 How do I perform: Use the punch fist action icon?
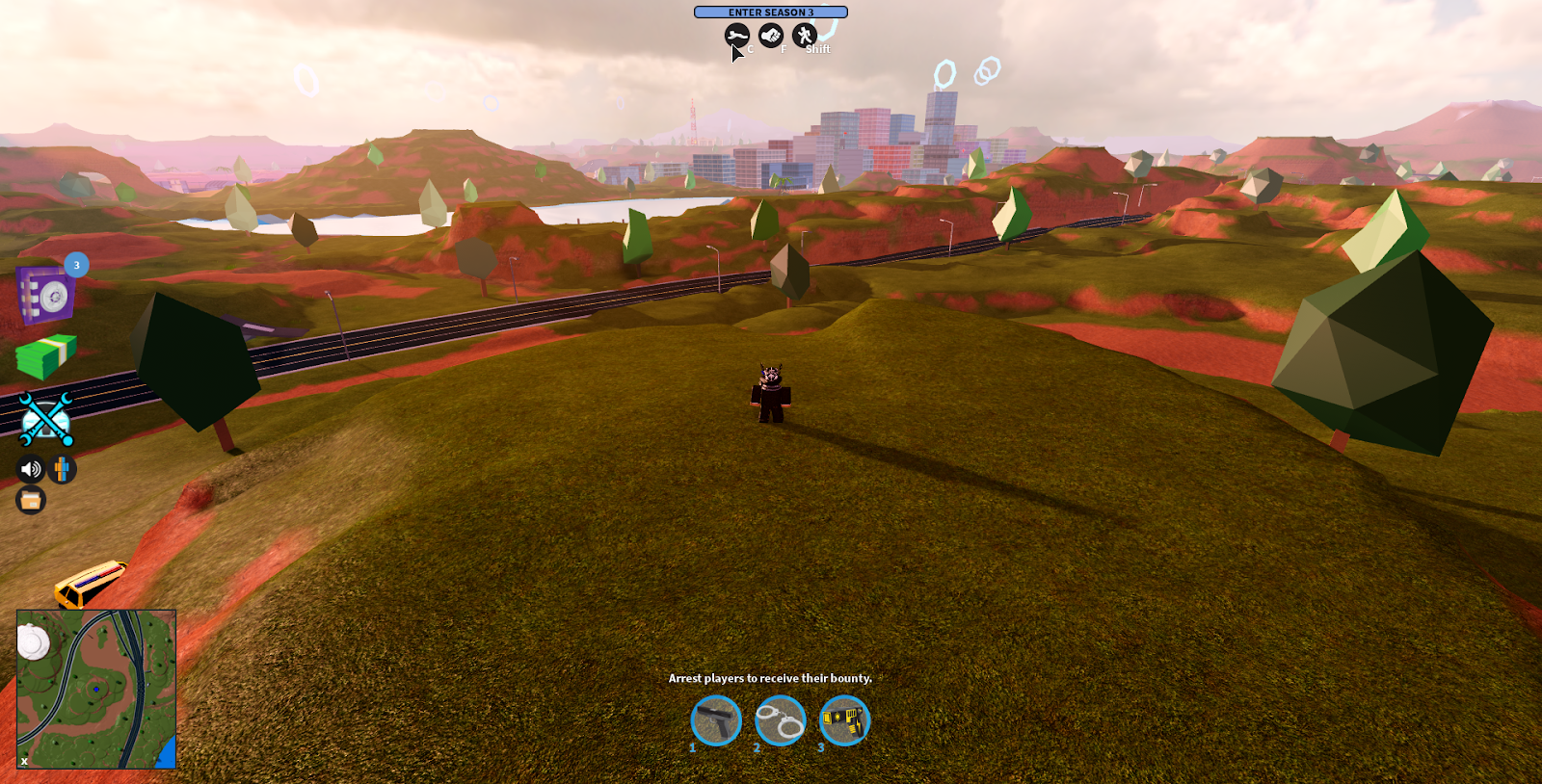[x=771, y=37]
